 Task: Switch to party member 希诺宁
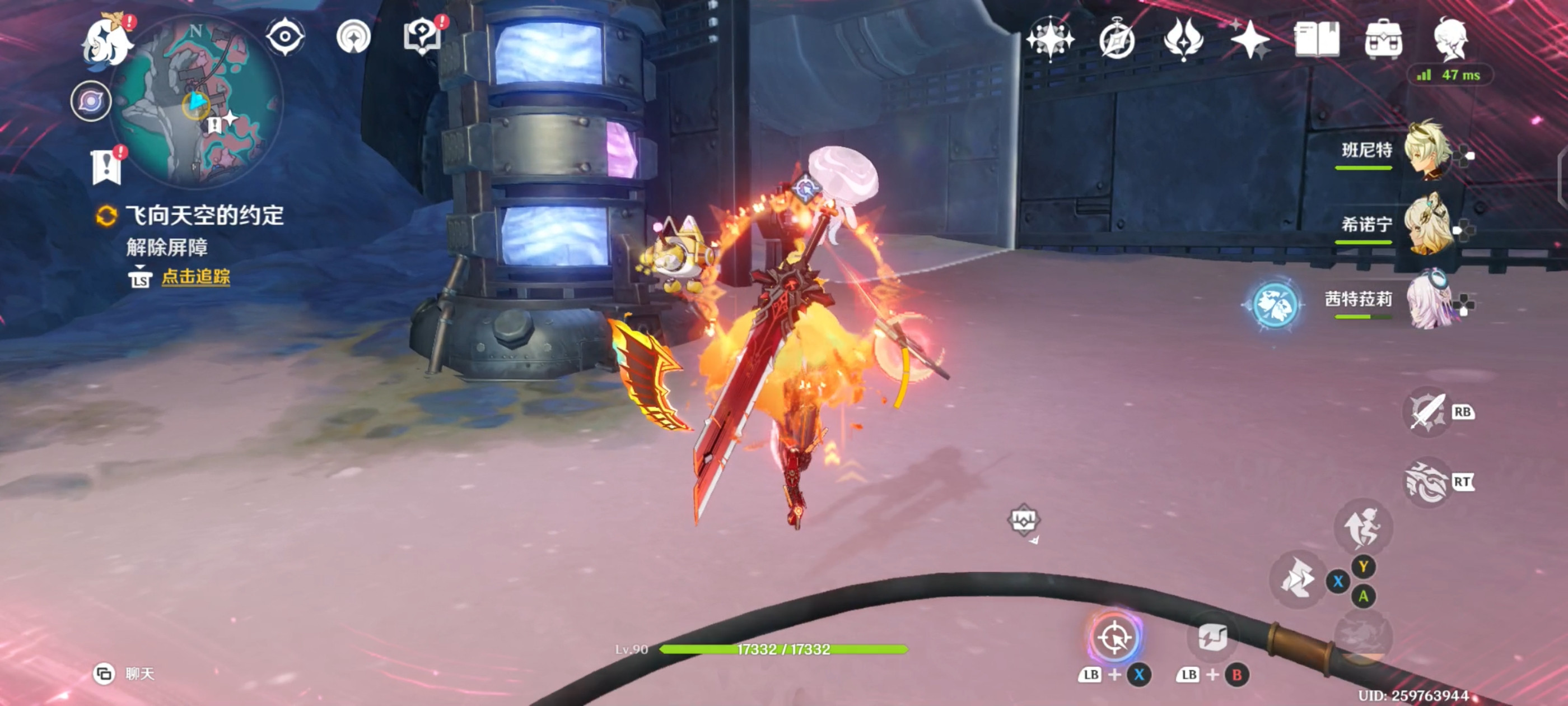pos(1426,225)
